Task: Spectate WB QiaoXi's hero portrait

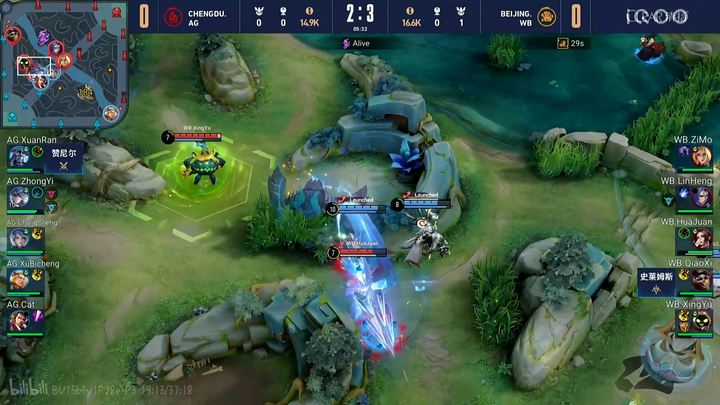Action: 701,279
